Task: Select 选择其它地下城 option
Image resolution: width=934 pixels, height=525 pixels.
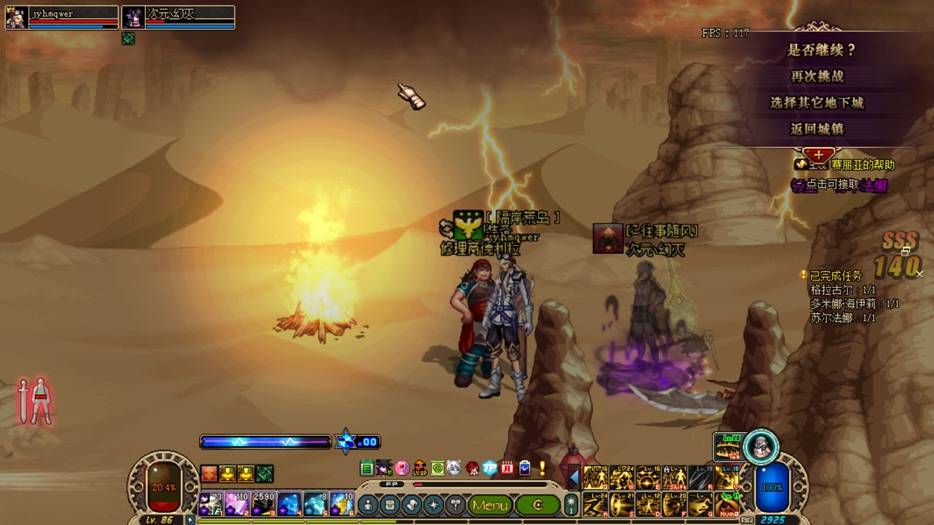Action: [x=816, y=102]
